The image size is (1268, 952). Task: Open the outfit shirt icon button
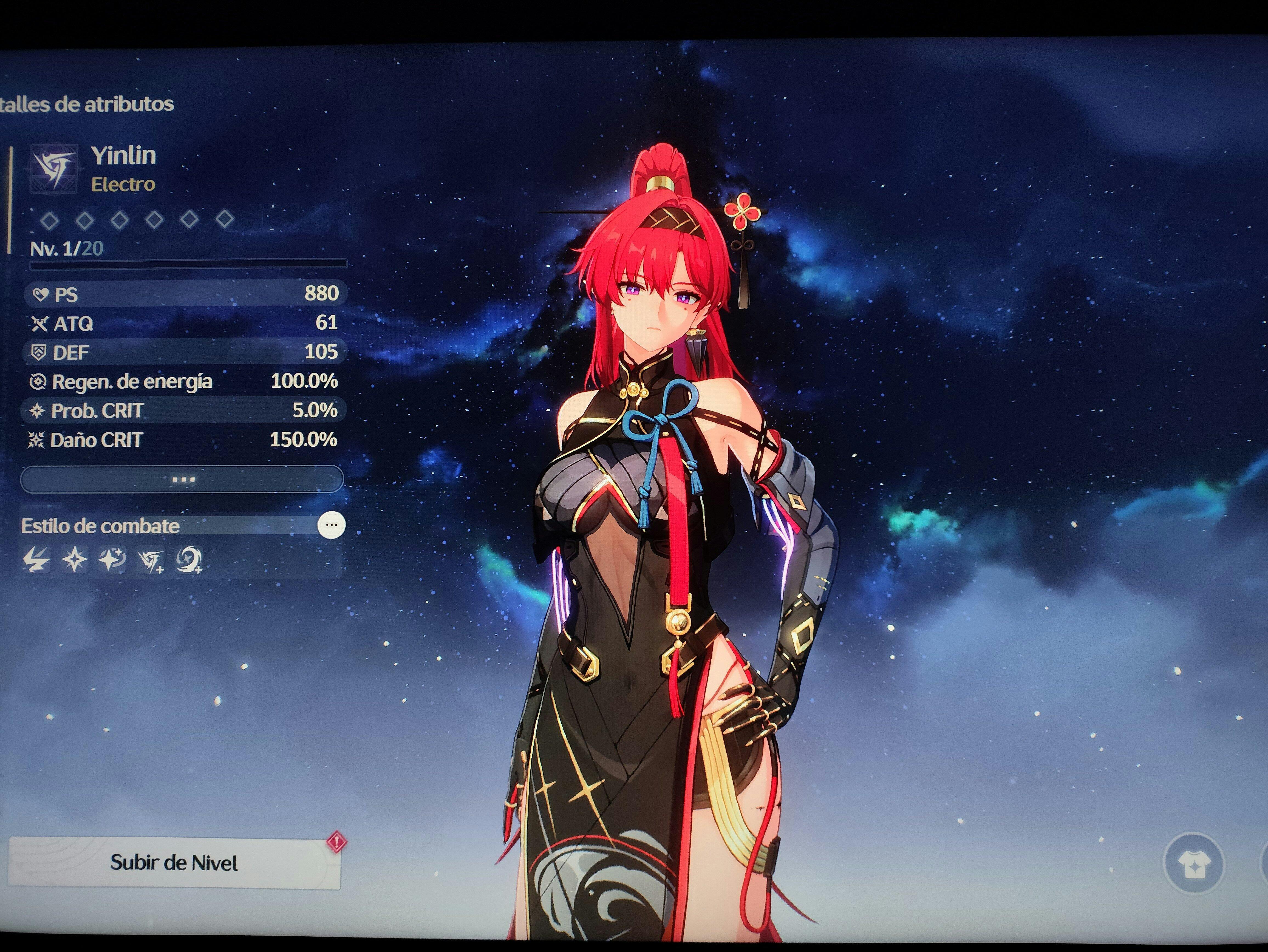(x=1194, y=864)
